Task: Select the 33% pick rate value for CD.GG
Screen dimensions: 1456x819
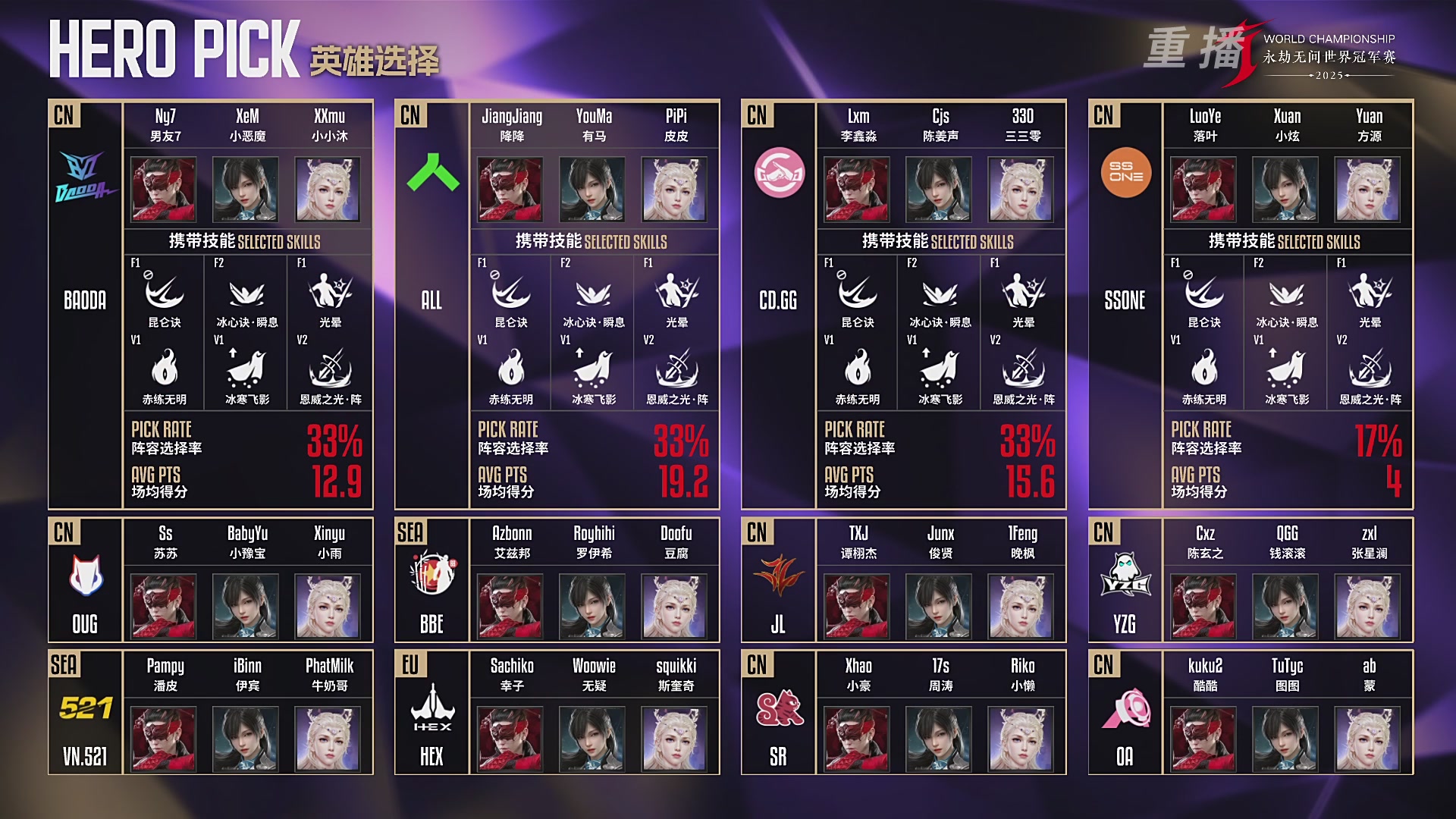Action: [1029, 441]
